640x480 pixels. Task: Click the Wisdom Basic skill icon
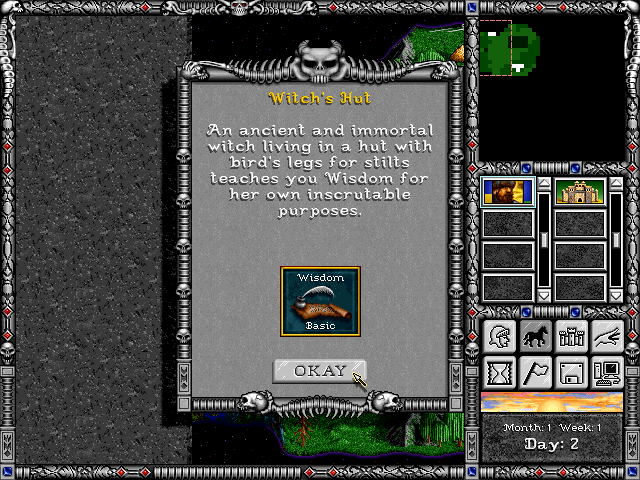[x=320, y=301]
